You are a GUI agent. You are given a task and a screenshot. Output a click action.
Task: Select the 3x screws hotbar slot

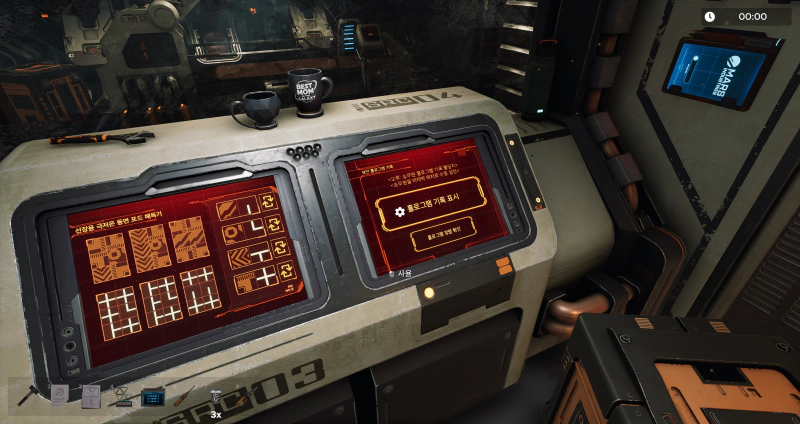click(214, 397)
